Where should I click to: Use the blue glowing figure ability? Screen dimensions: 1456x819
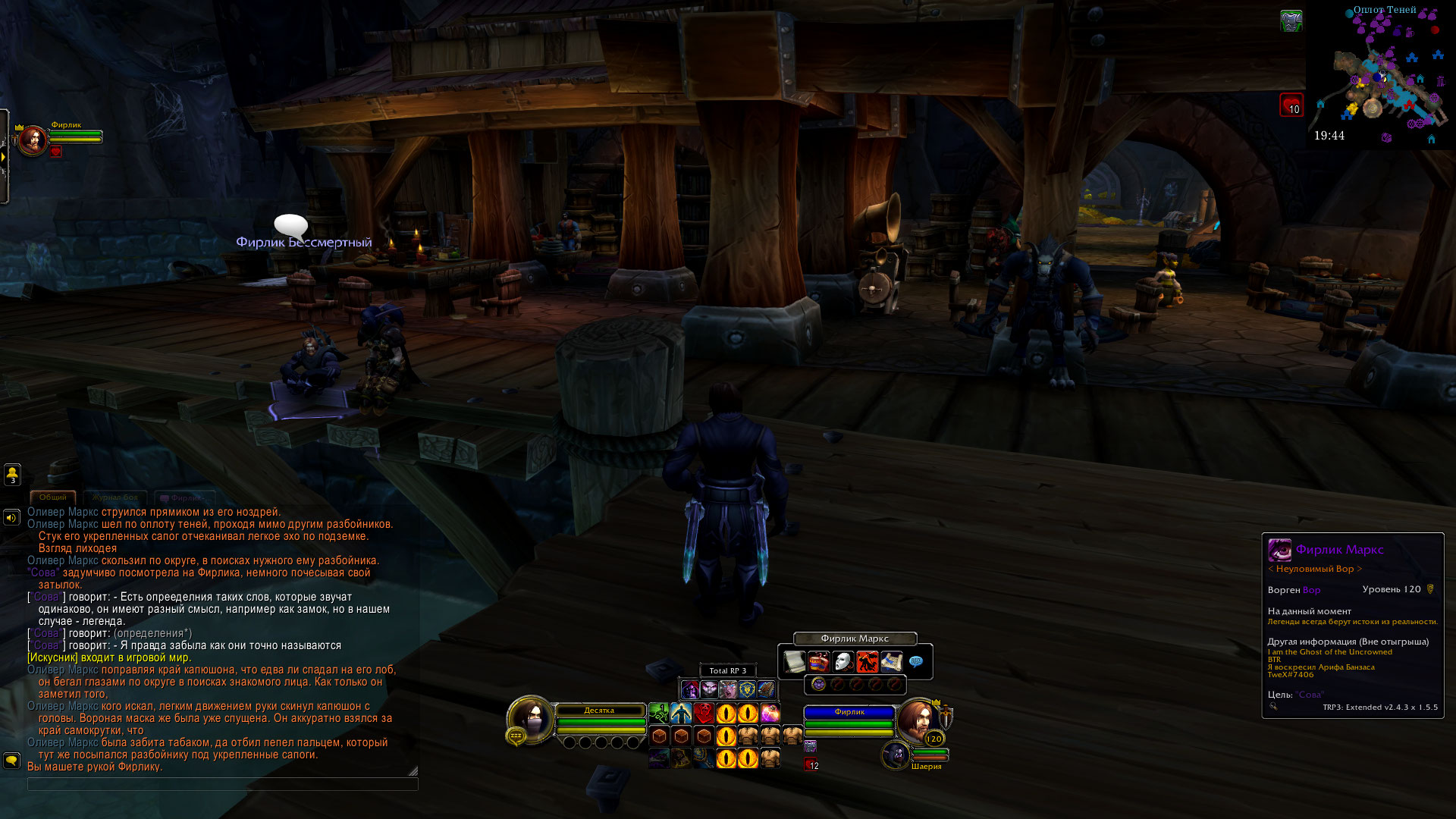pos(681,714)
